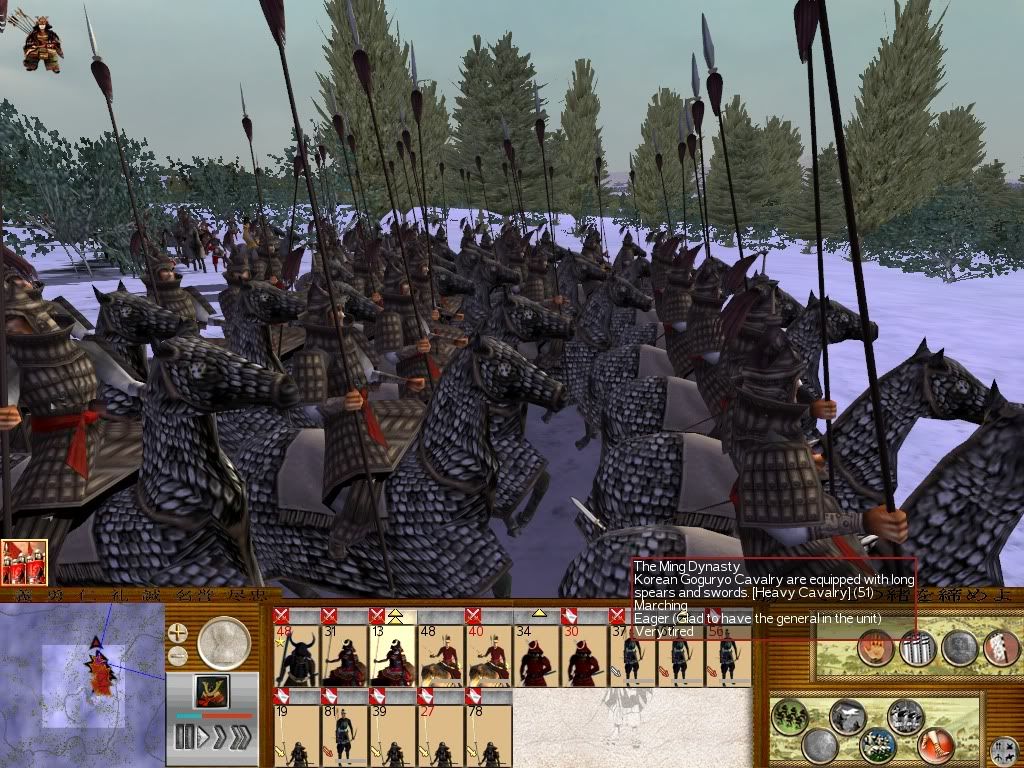Zoom in the minimap with the plus button
This screenshot has height=768, width=1024.
click(x=178, y=633)
